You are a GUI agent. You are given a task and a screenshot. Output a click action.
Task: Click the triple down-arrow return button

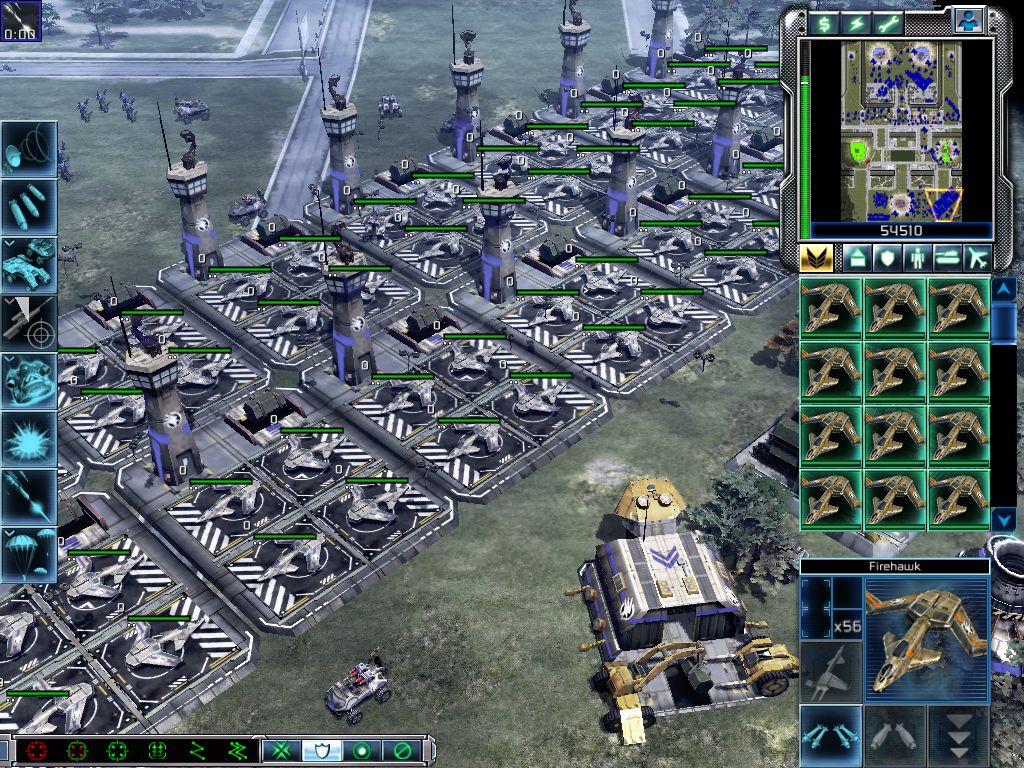pos(957,736)
